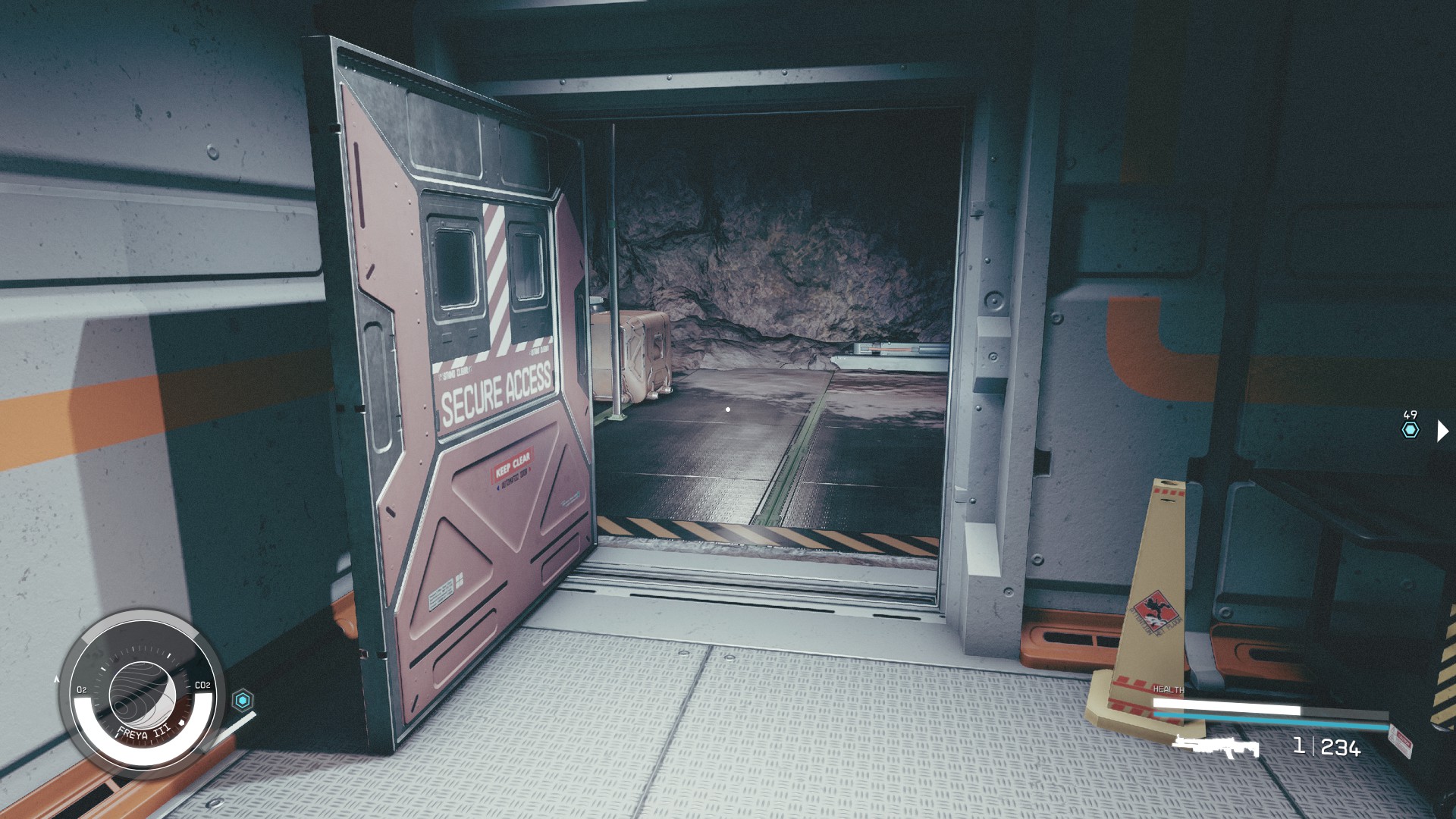This screenshot has height=819, width=1456.
Task: Click the white arrow marker on the compass edge
Action: 57,679
